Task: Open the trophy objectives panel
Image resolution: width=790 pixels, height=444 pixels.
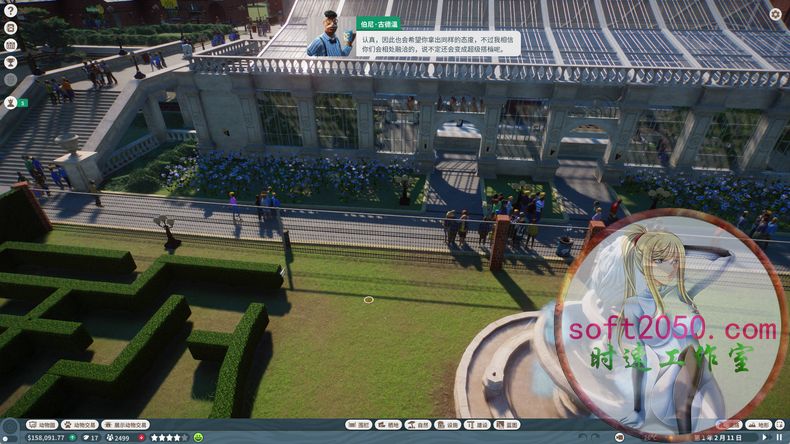Action: pos(10,62)
